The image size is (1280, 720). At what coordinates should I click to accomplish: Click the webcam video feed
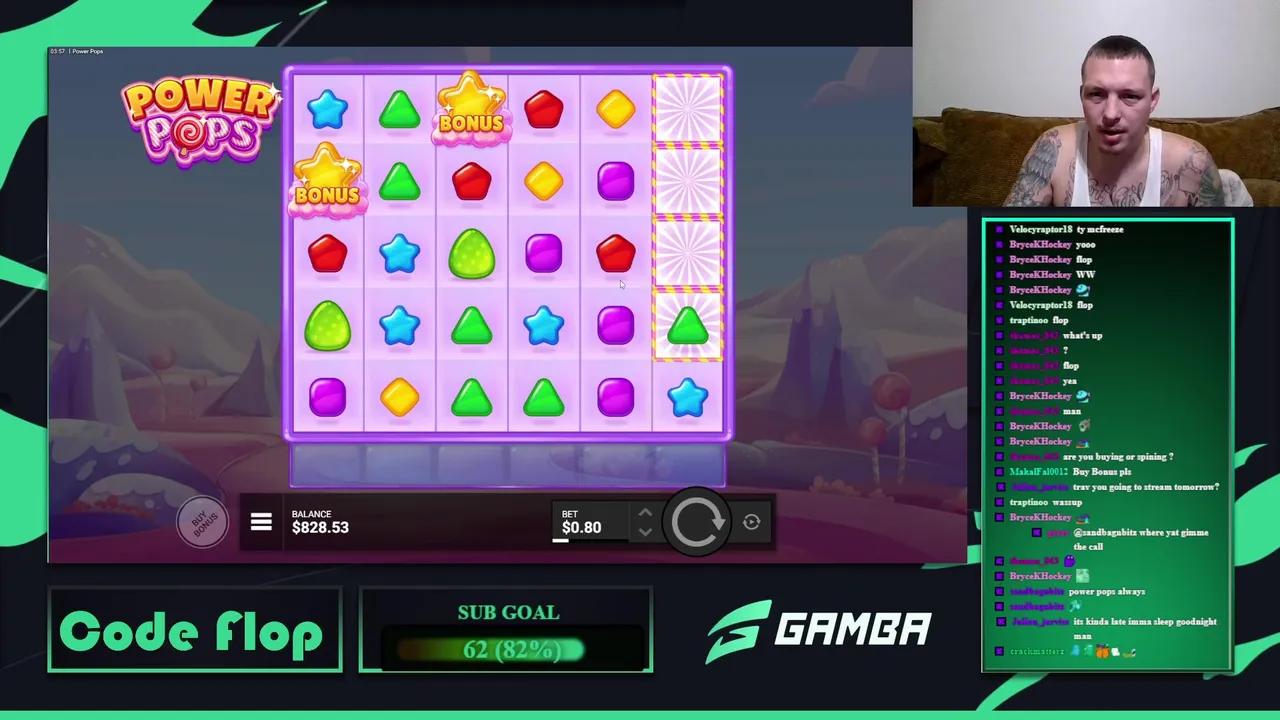click(1095, 105)
